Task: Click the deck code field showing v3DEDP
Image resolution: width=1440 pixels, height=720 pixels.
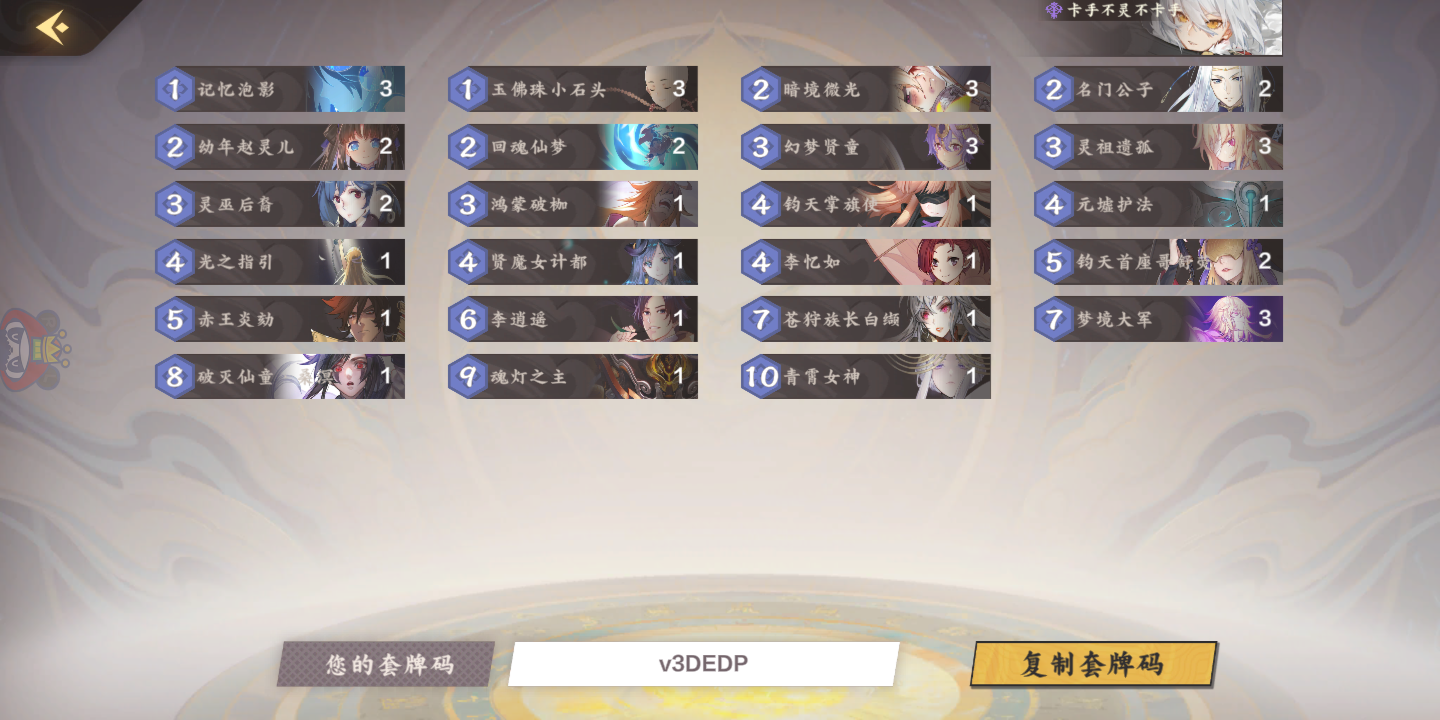Action: pos(701,662)
